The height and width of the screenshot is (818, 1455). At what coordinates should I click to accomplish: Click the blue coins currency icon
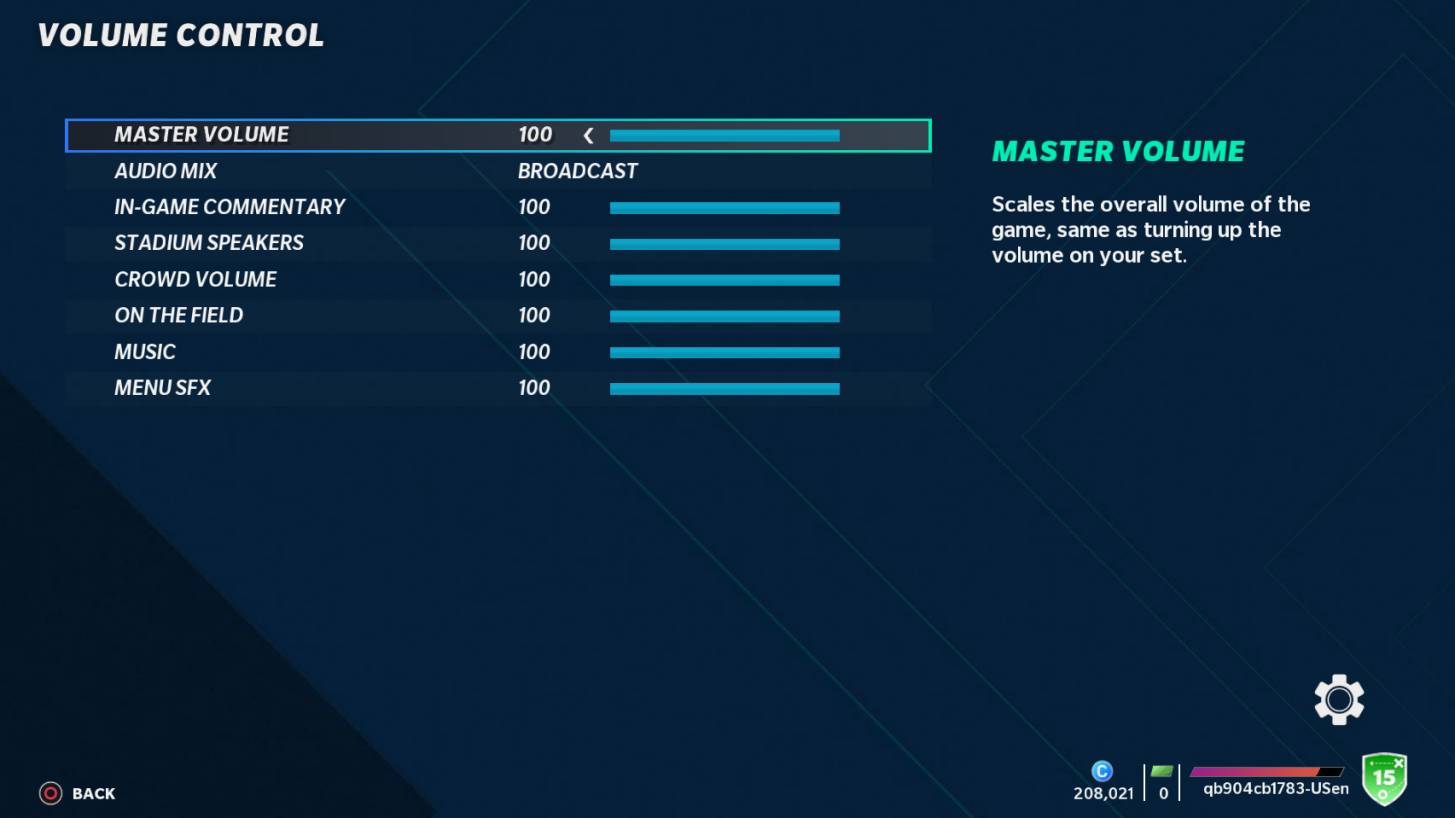point(1102,770)
